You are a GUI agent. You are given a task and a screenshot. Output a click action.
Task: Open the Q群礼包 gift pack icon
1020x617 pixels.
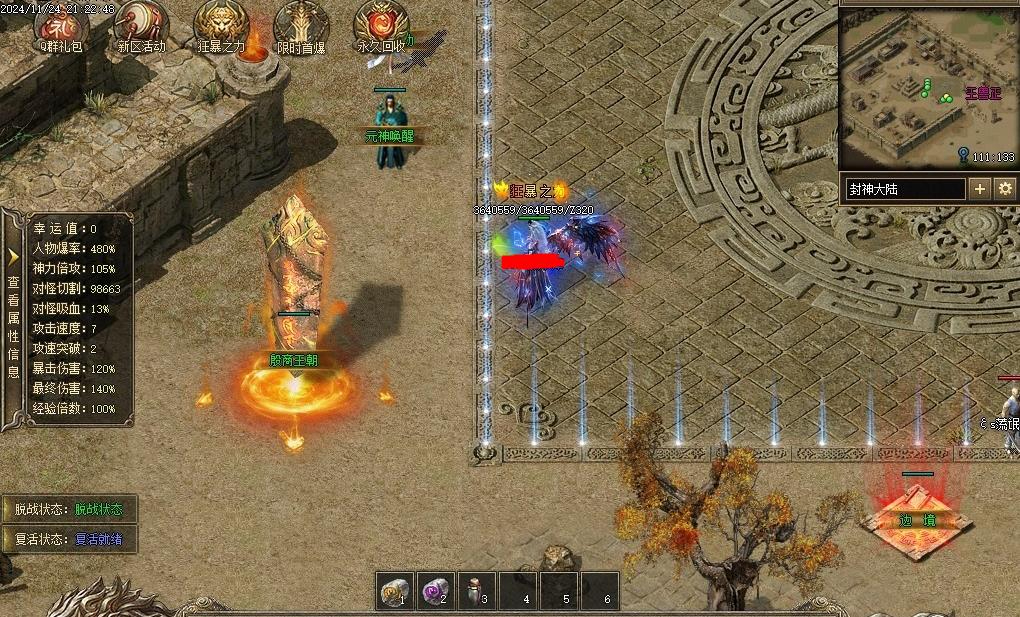60,23
